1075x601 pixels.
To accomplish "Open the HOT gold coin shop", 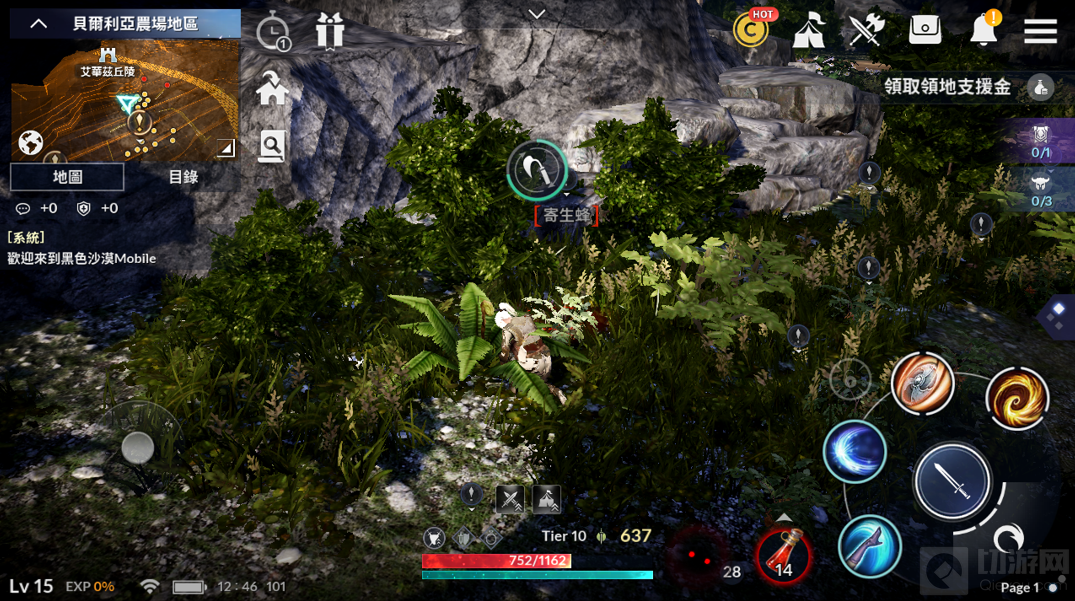I will coord(751,30).
